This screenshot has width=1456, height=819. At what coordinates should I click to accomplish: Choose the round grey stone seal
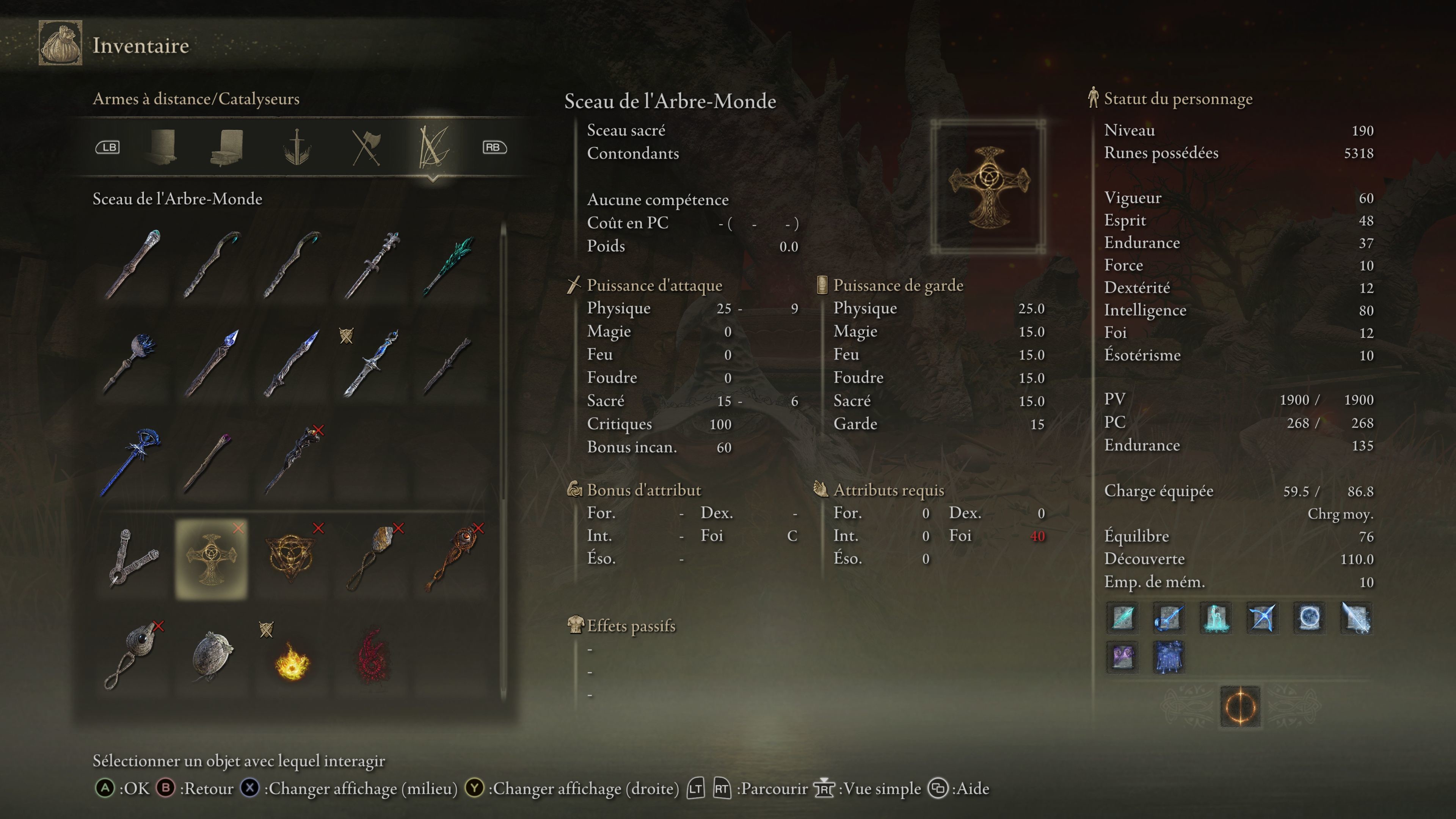point(212,656)
